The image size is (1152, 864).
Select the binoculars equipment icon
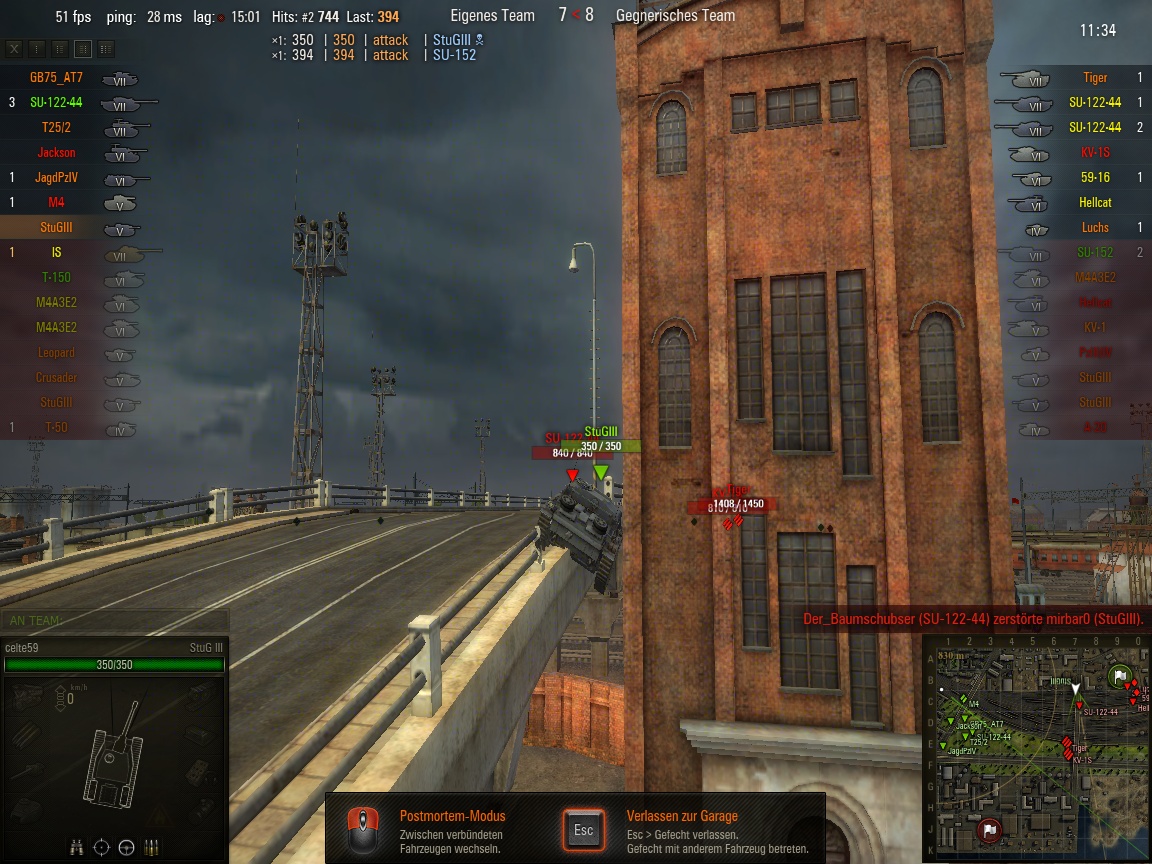[x=78, y=847]
